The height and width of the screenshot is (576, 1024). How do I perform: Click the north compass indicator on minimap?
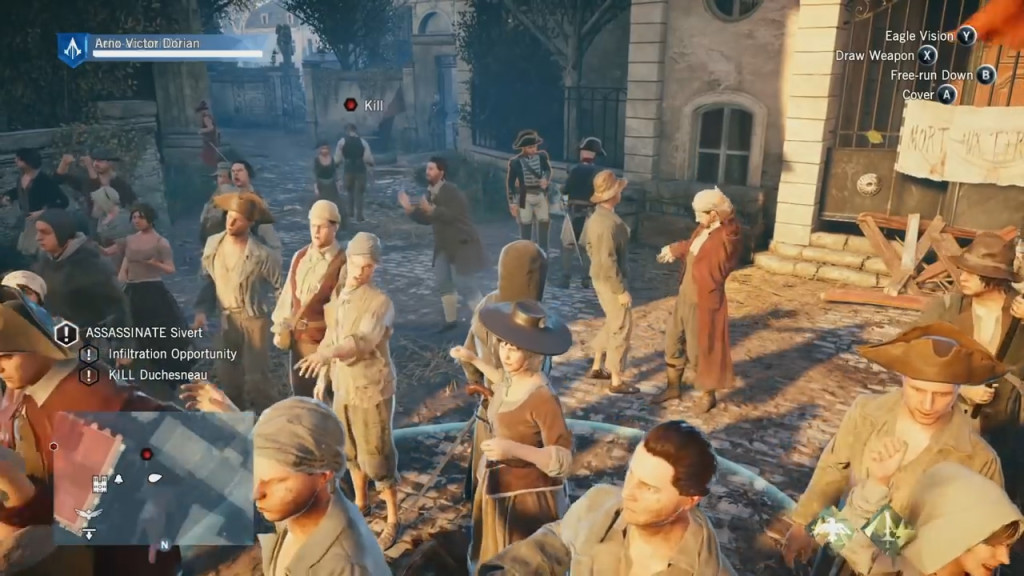[163, 546]
